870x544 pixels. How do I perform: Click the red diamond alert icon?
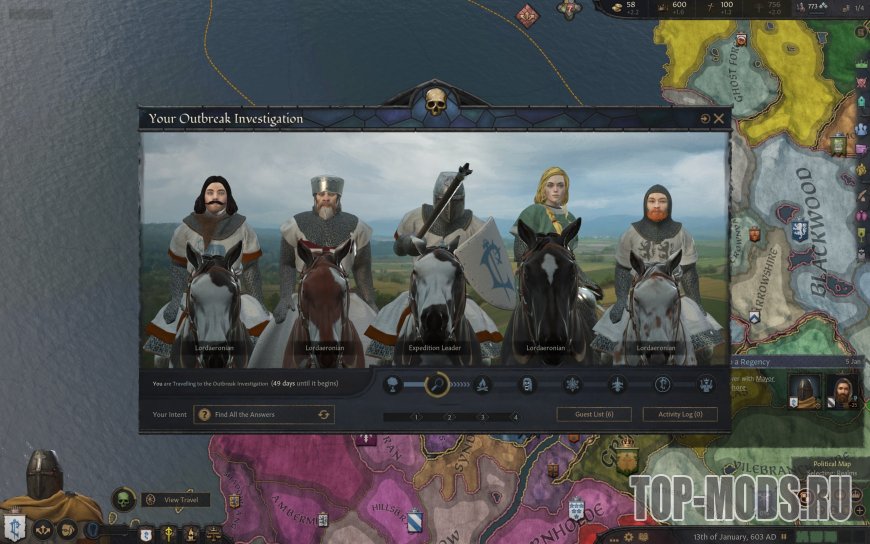pos(527,14)
